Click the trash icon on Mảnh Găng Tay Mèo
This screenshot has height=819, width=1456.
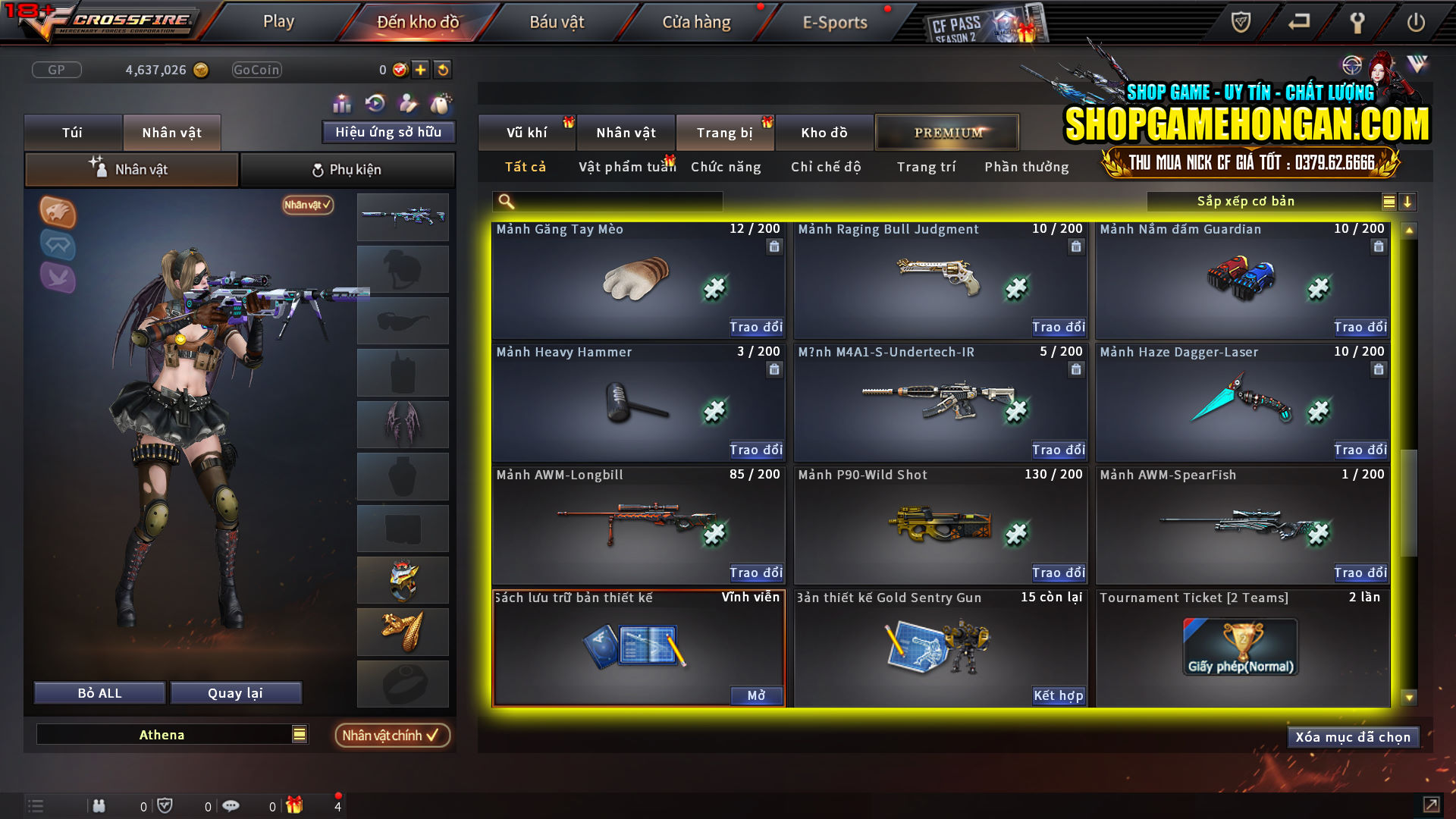tap(774, 246)
